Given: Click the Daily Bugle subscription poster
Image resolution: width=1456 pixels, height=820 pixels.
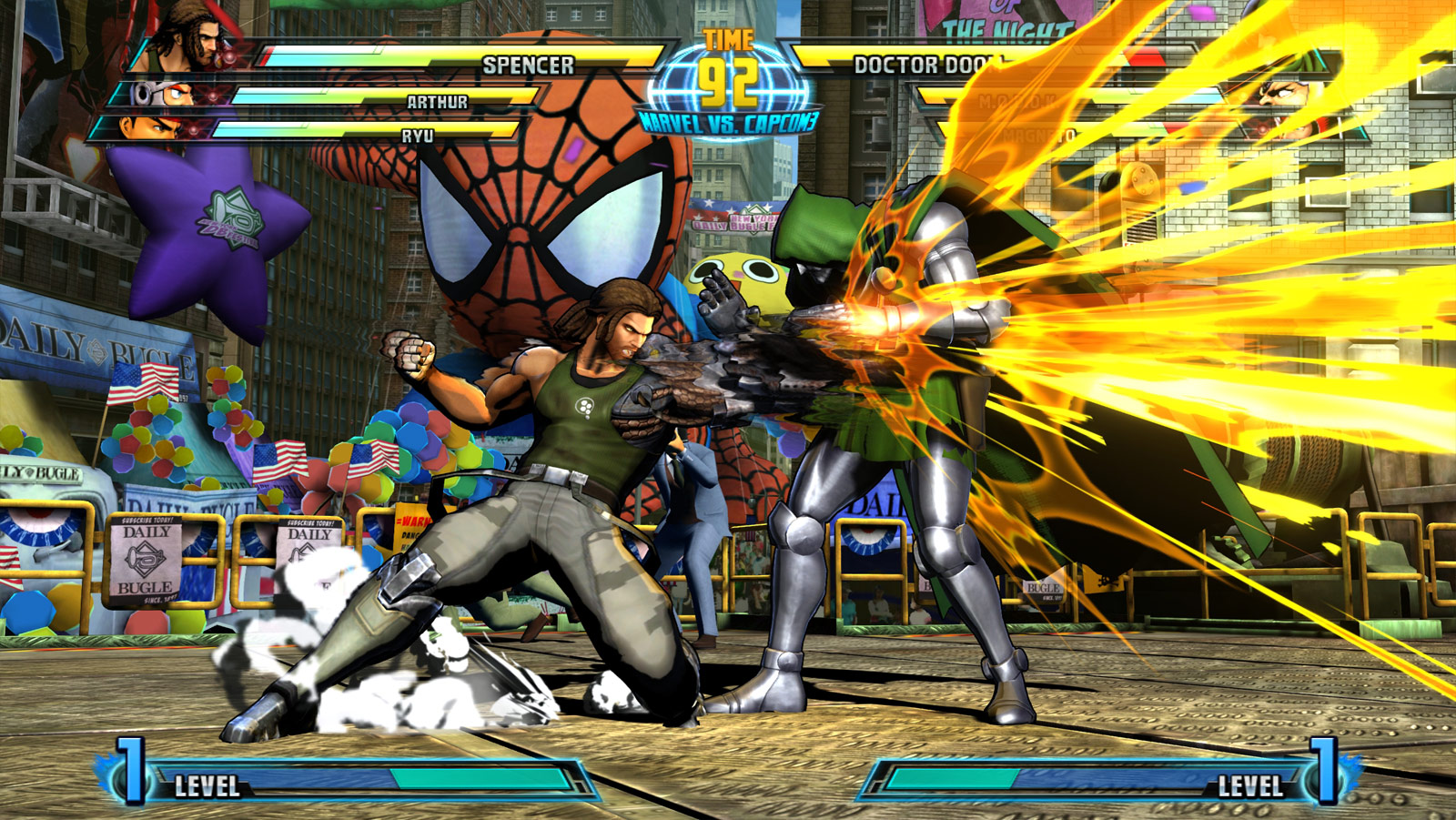Looking at the screenshot, I should [x=147, y=560].
